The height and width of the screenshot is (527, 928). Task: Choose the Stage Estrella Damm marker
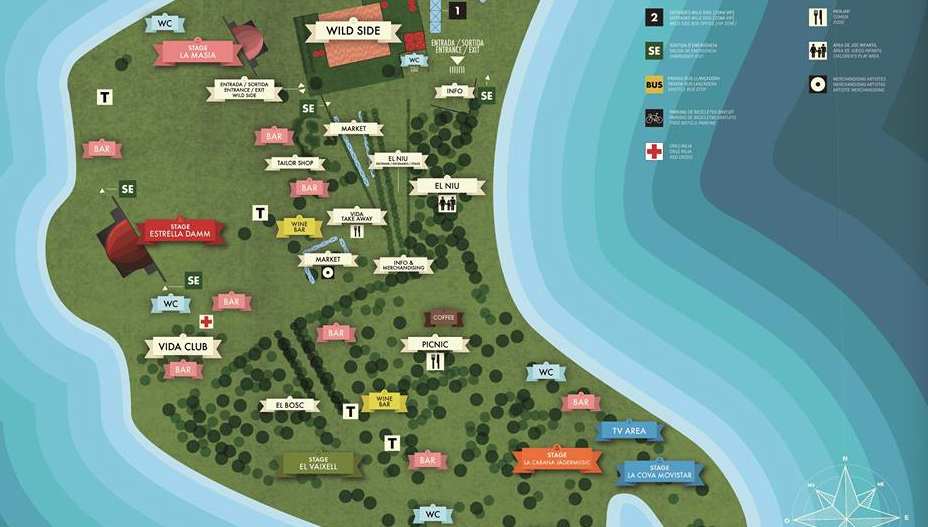[180, 231]
